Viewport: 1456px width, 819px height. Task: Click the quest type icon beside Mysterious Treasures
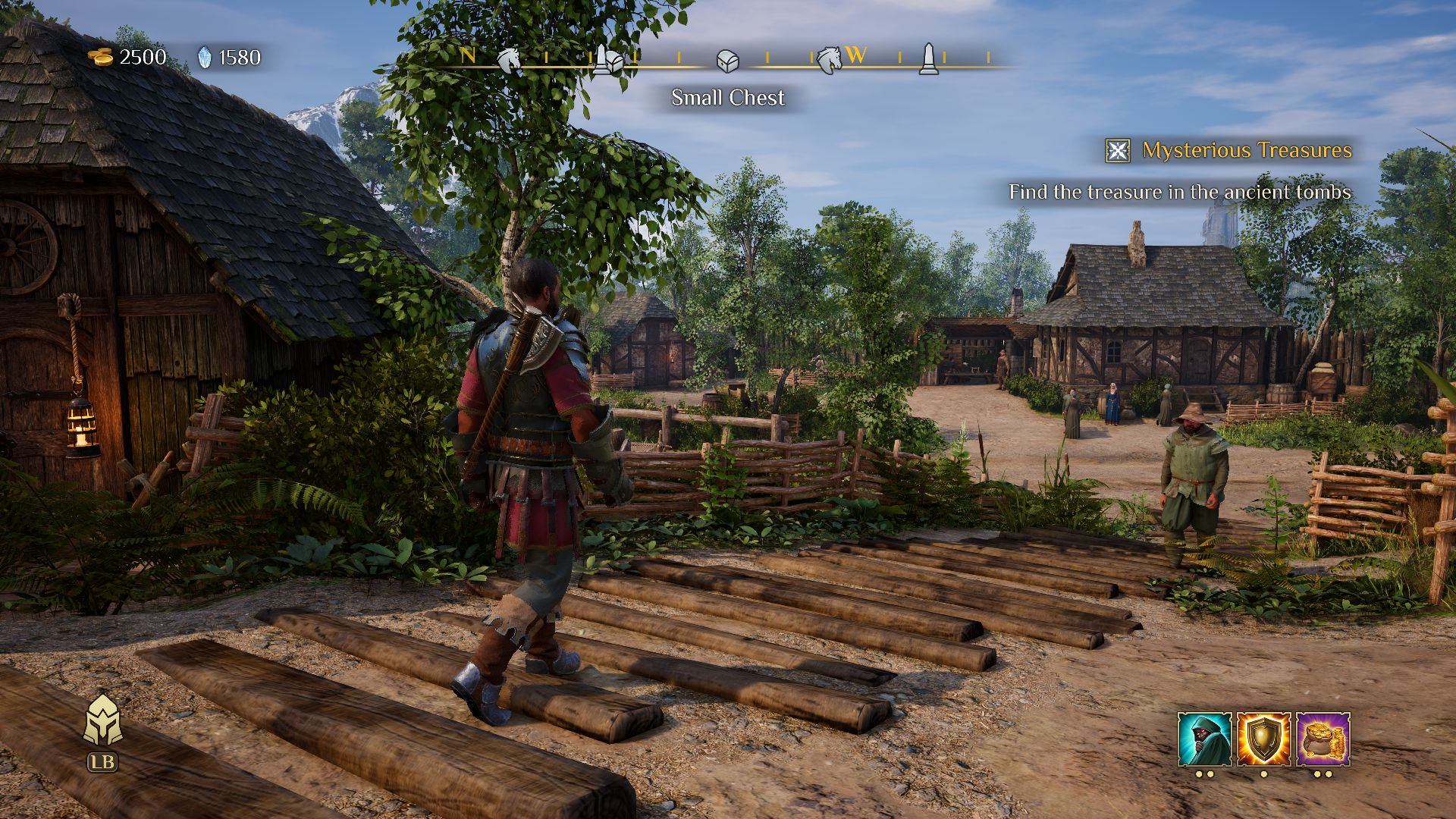[1118, 151]
